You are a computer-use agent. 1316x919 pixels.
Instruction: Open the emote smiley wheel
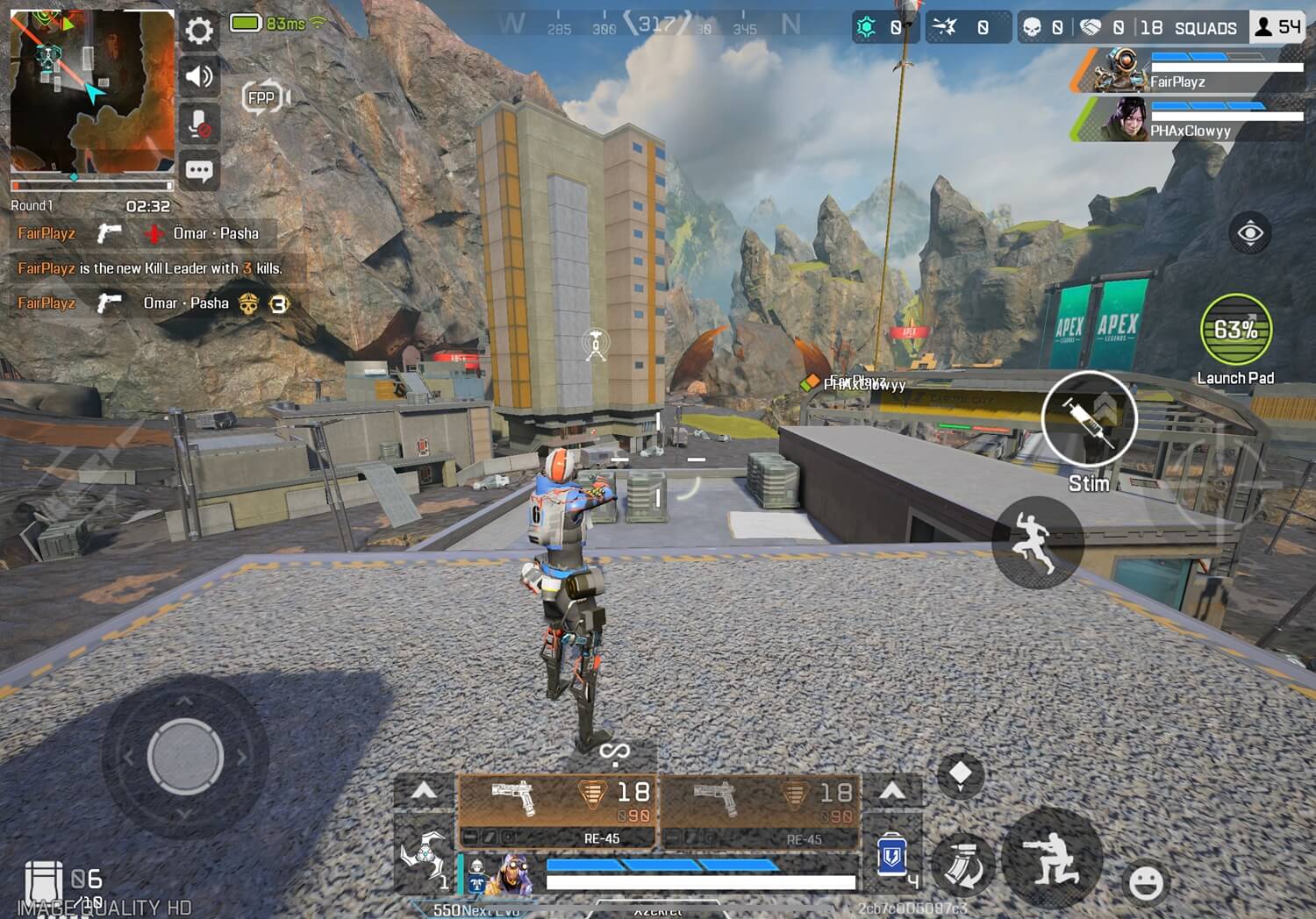pos(1145,883)
